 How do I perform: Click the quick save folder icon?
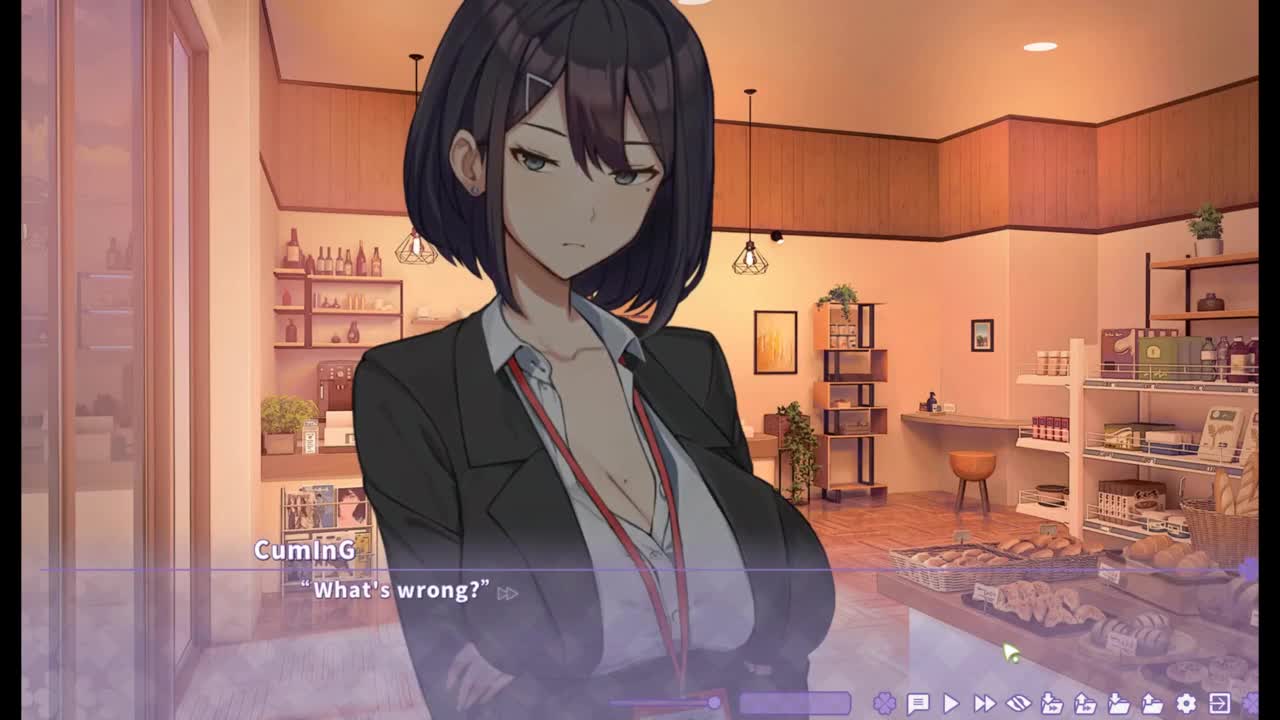coord(1052,704)
